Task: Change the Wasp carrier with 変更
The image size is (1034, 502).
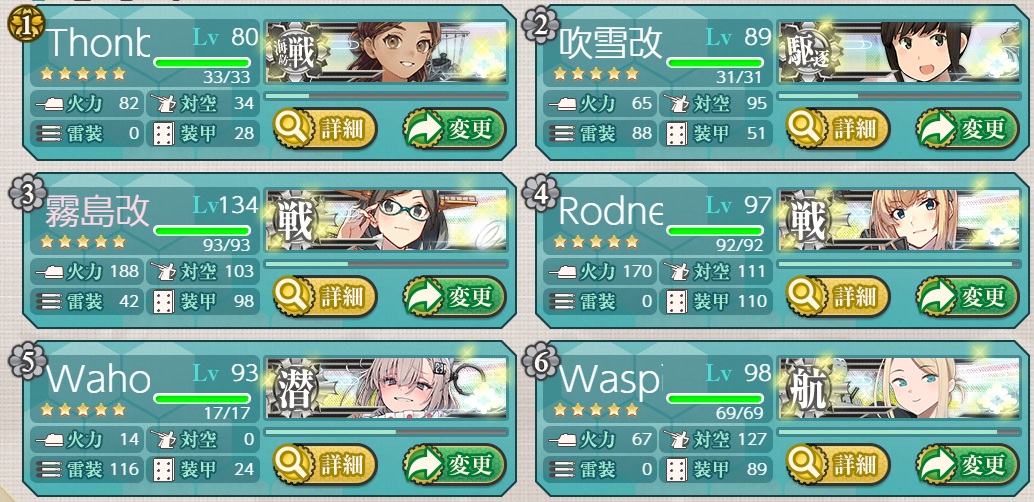Action: [x=966, y=464]
